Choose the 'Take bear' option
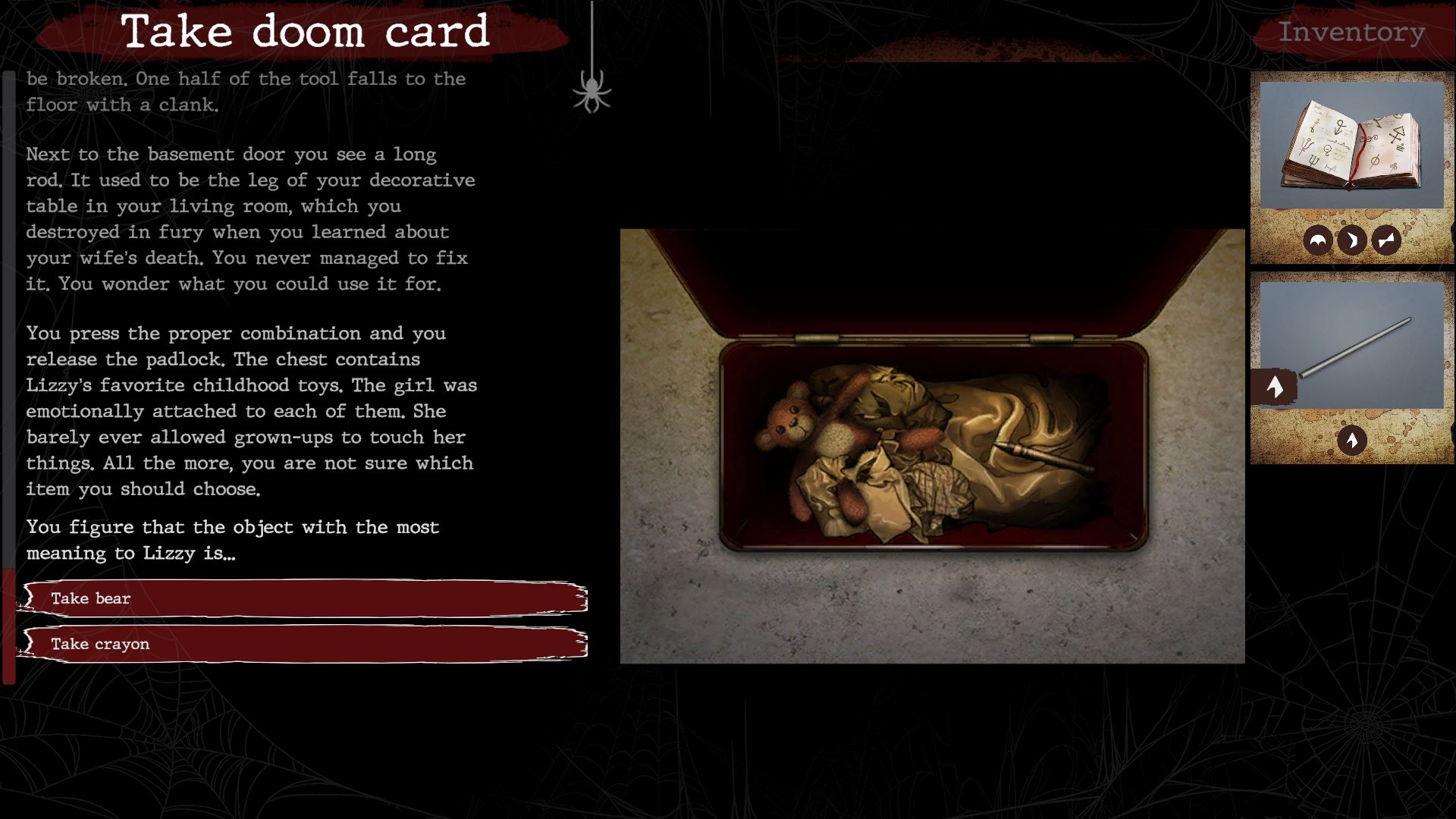 (303, 598)
